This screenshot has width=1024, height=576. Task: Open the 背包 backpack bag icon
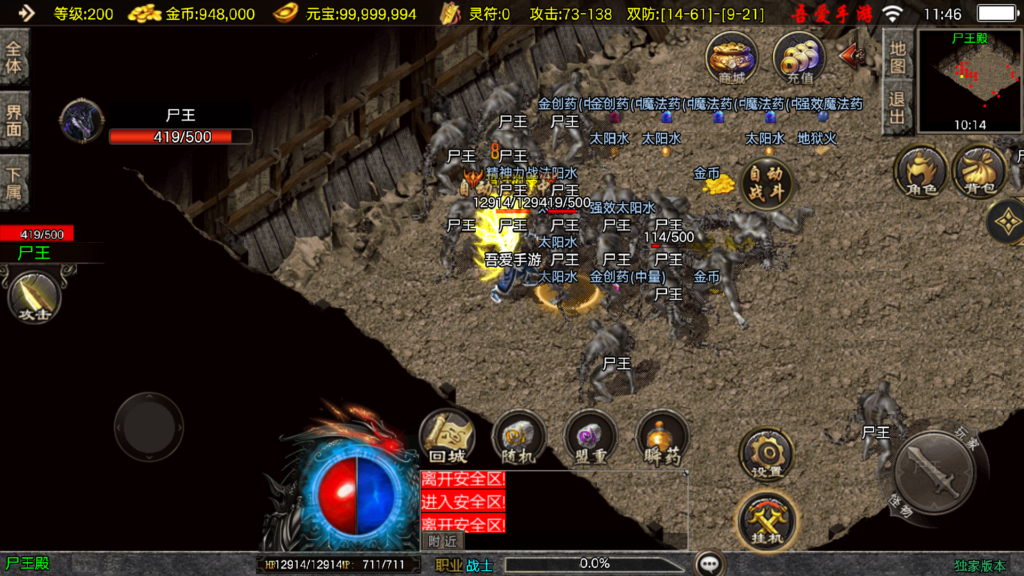(x=978, y=171)
